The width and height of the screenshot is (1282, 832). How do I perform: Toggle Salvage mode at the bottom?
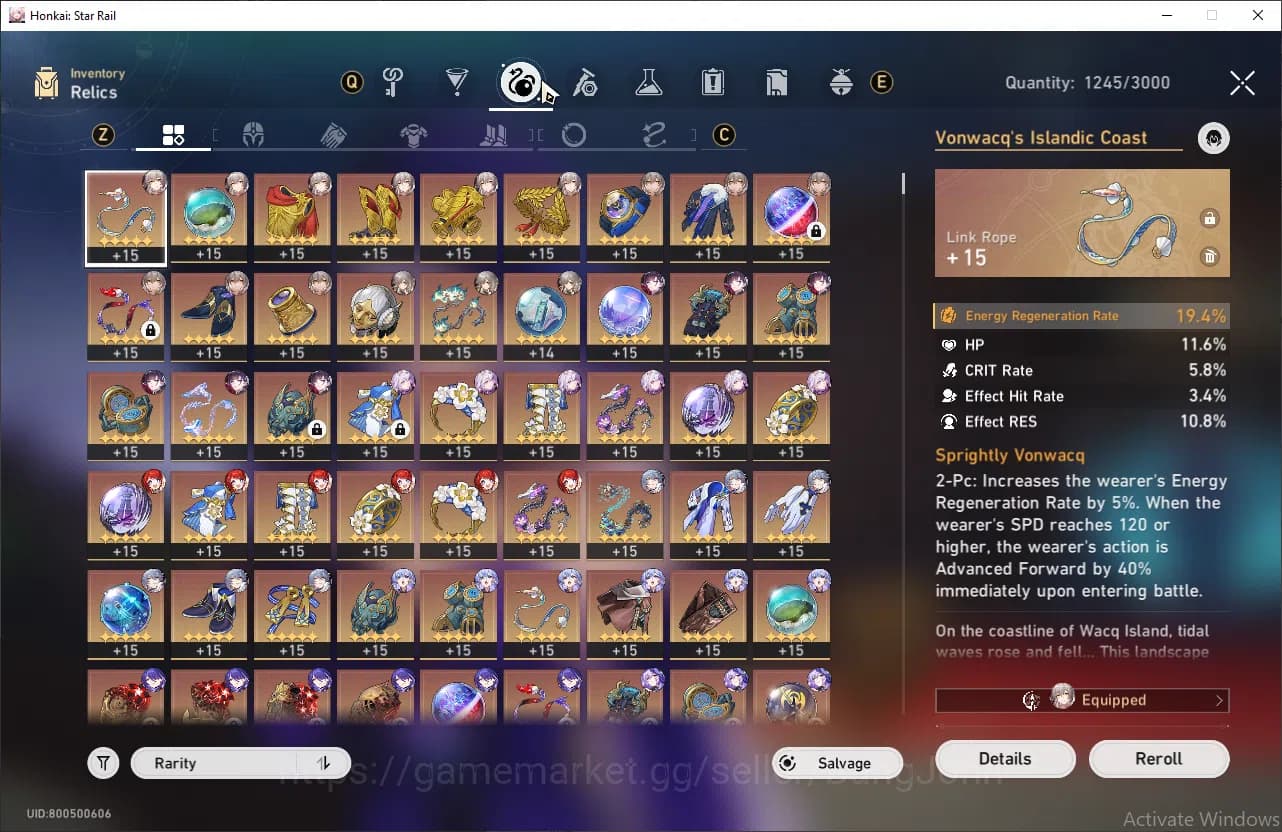pos(837,762)
